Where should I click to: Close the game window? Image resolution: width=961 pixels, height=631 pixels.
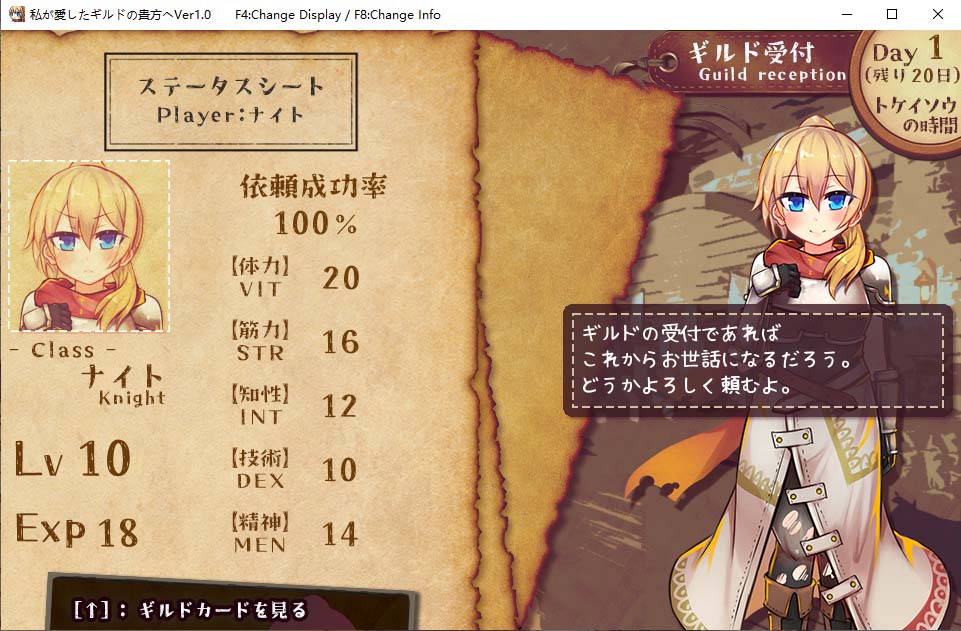coord(937,14)
